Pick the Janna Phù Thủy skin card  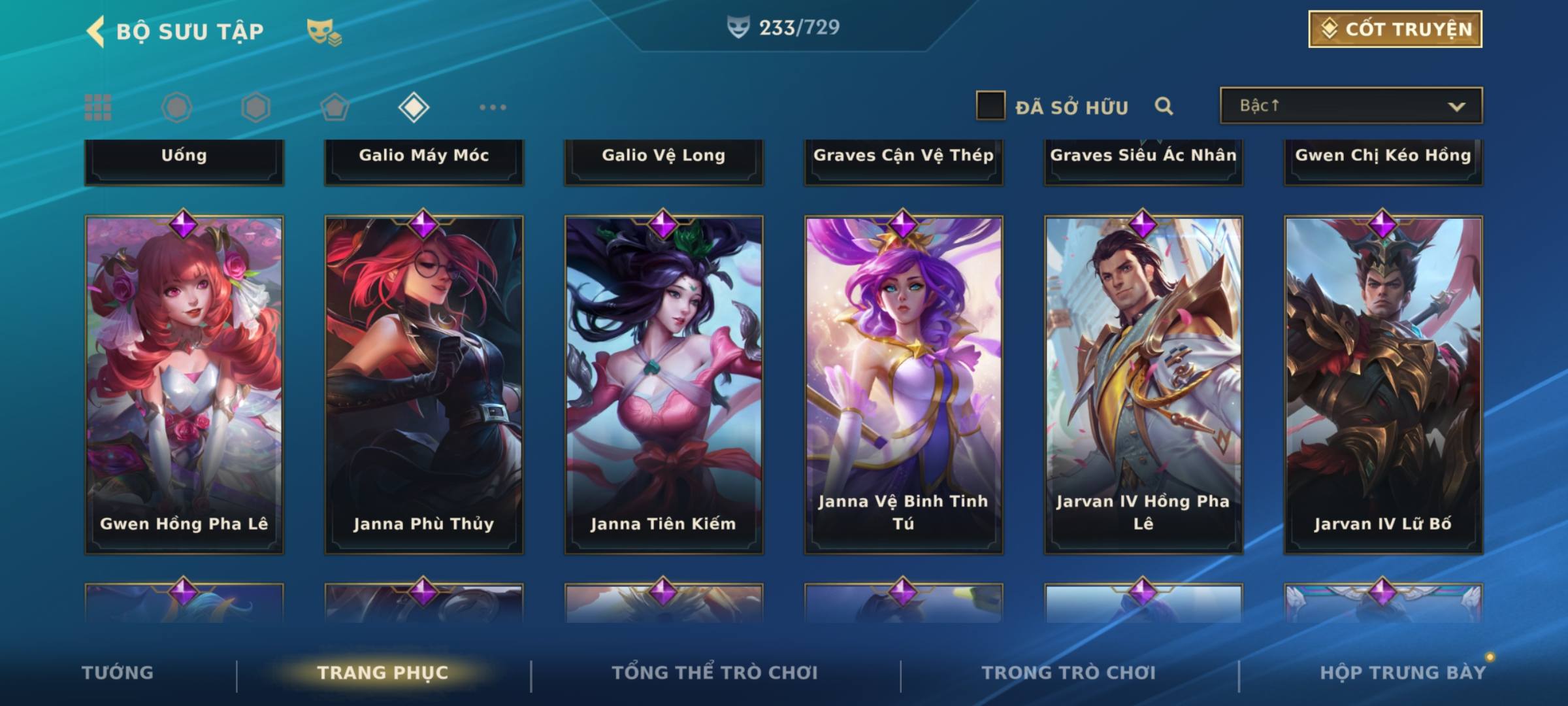coord(424,386)
